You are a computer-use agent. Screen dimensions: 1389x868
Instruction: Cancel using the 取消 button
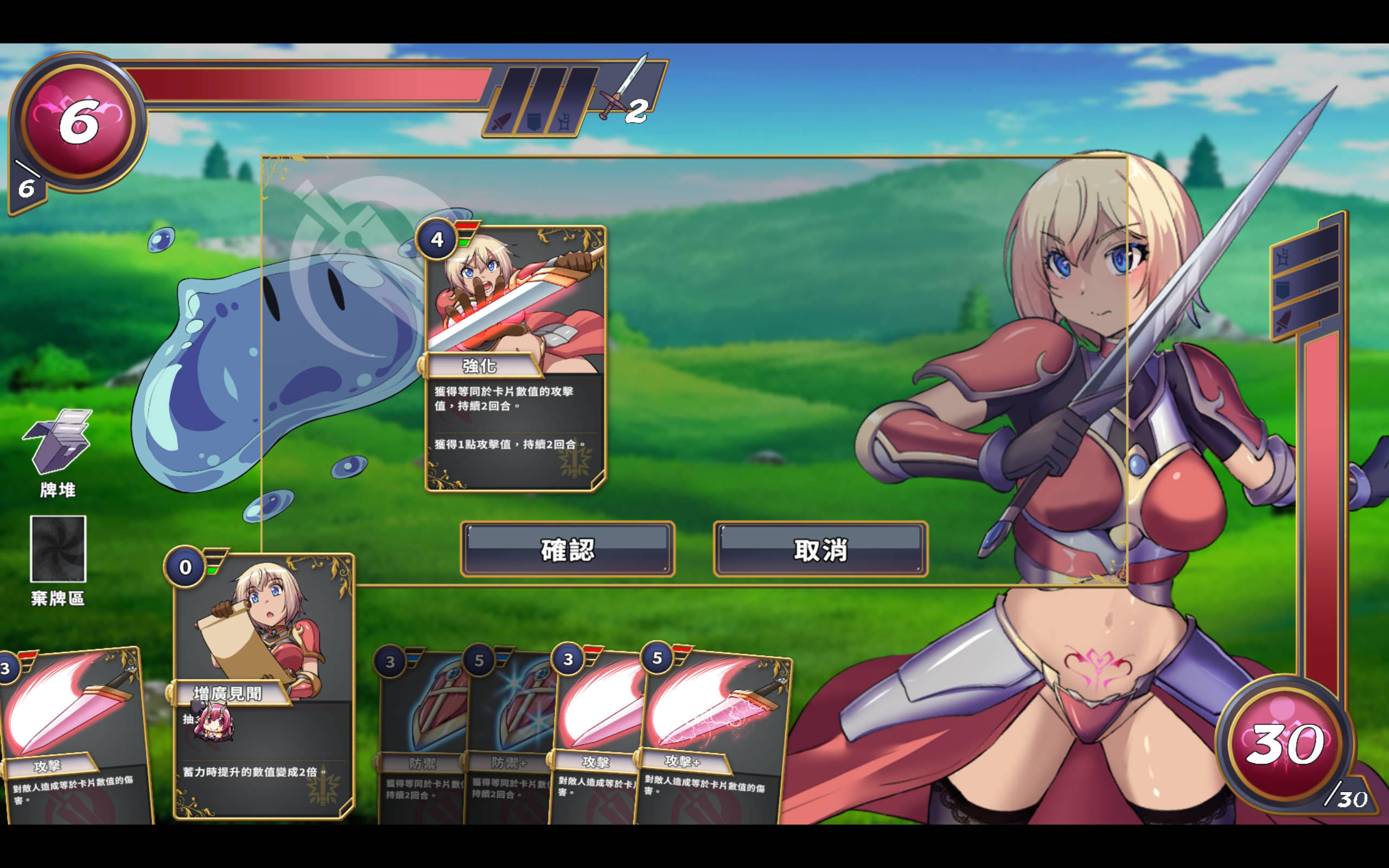coord(820,550)
